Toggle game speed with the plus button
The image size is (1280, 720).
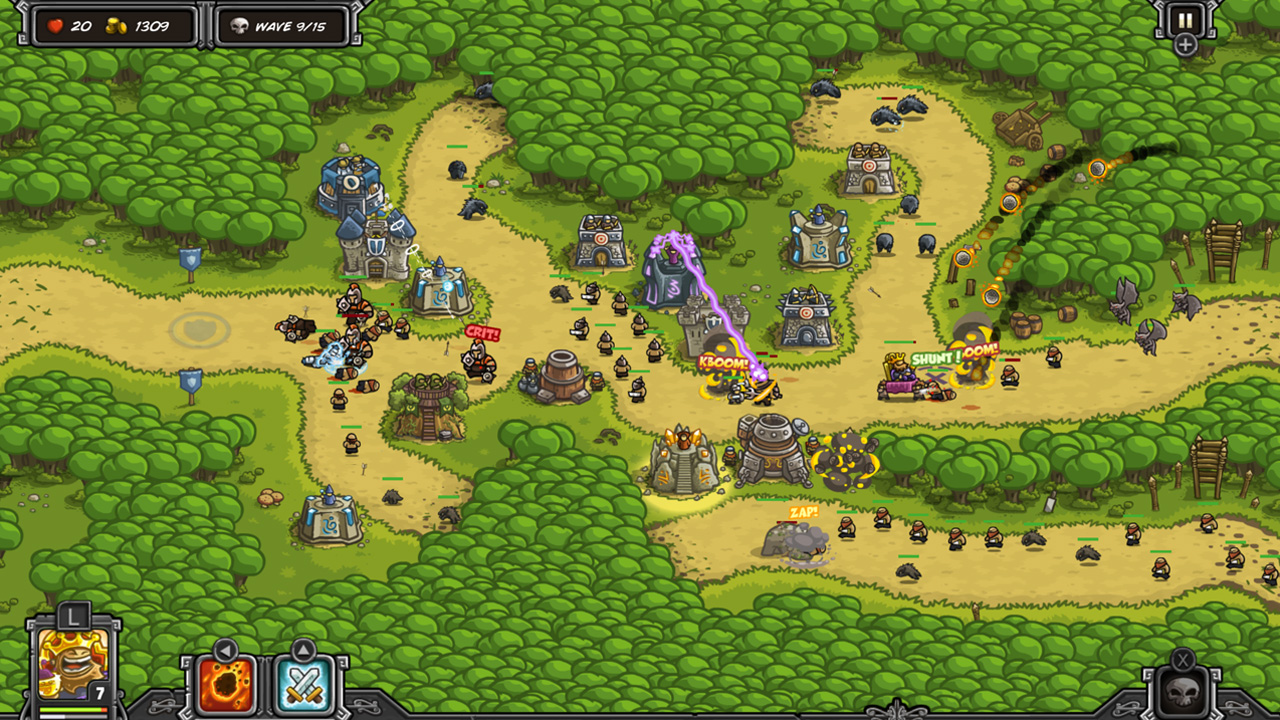click(x=1186, y=42)
